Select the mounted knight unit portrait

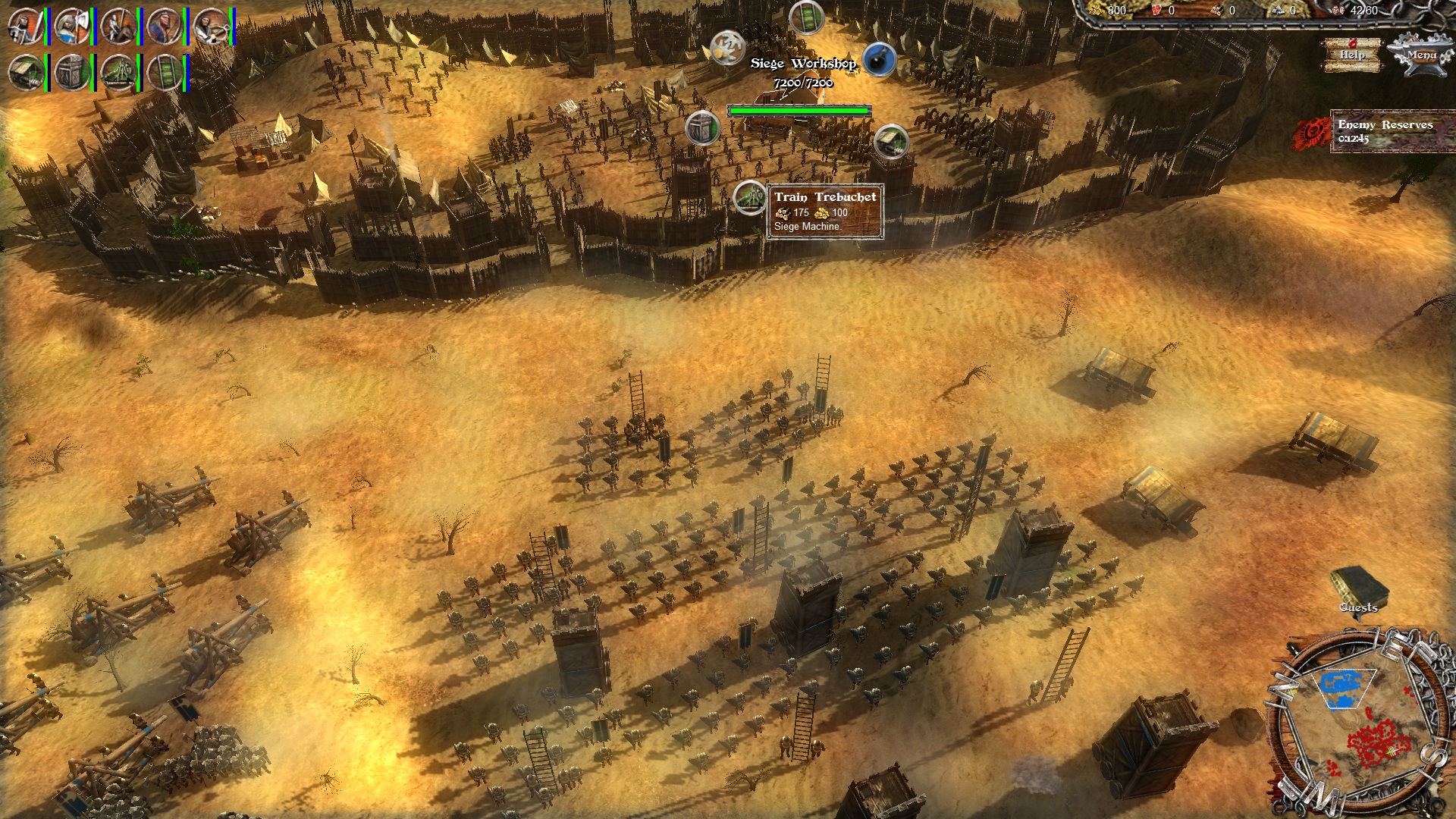118,27
